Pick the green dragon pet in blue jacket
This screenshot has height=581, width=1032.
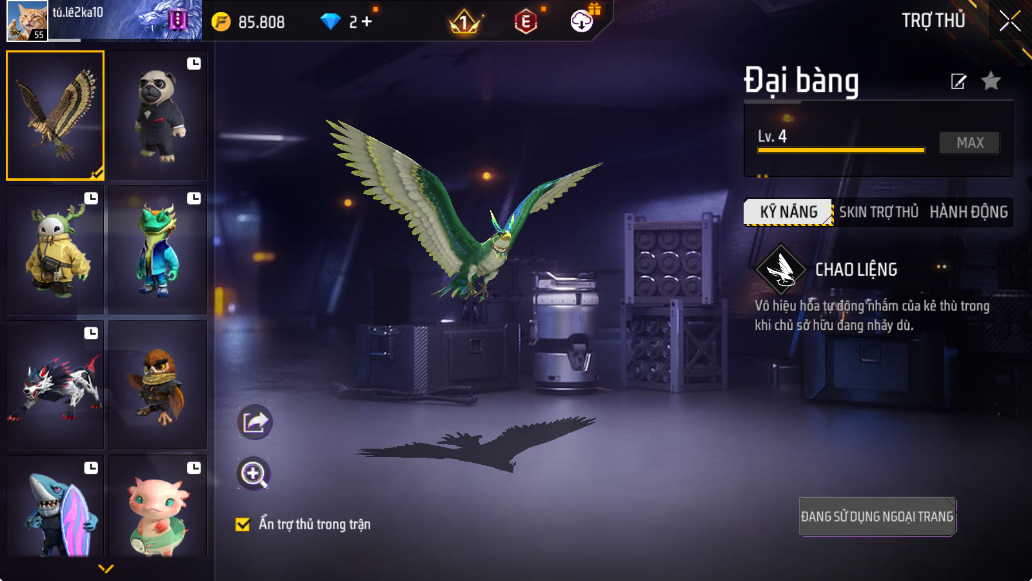[157, 250]
